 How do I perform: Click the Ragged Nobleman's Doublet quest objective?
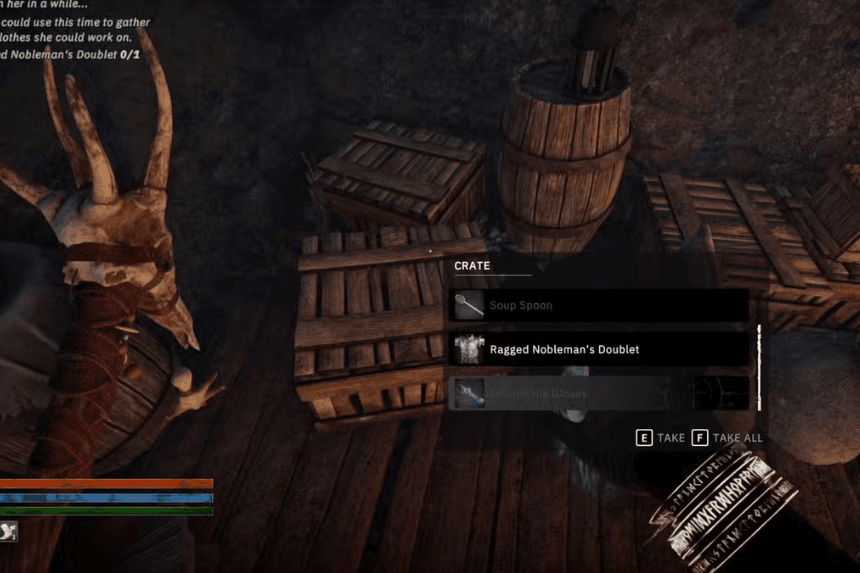(x=70, y=55)
